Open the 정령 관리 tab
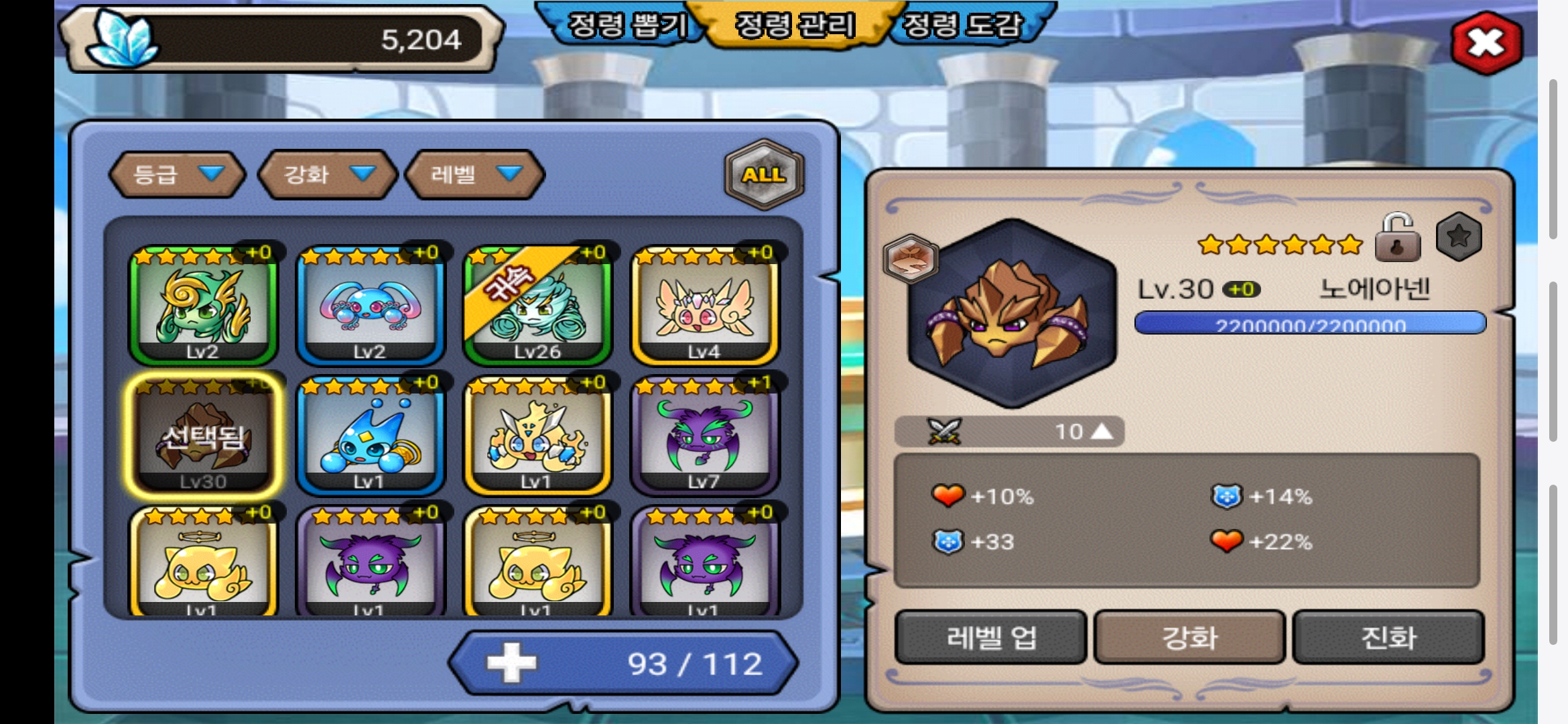This screenshot has width=1568, height=724. pyautogui.click(x=795, y=25)
